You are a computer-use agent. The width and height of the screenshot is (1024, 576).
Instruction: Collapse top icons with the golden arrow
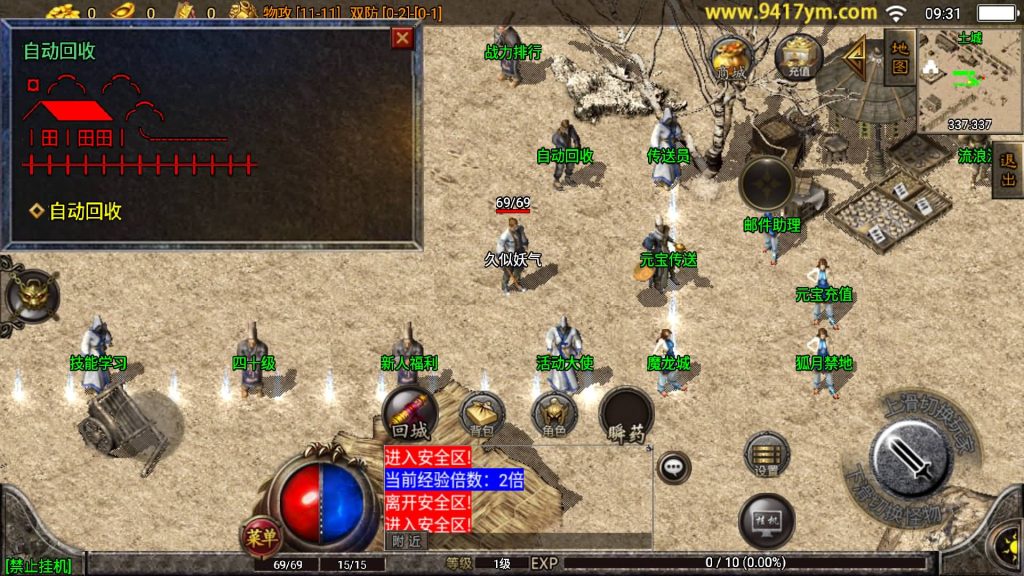857,58
